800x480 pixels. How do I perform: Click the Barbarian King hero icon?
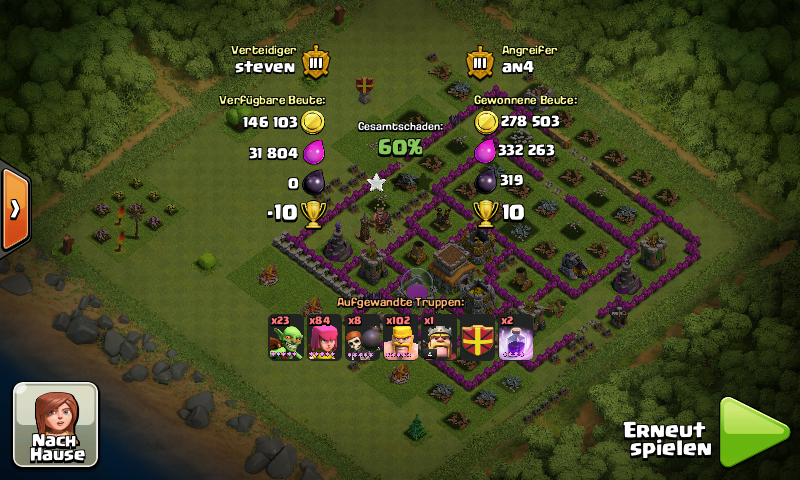coord(439,338)
